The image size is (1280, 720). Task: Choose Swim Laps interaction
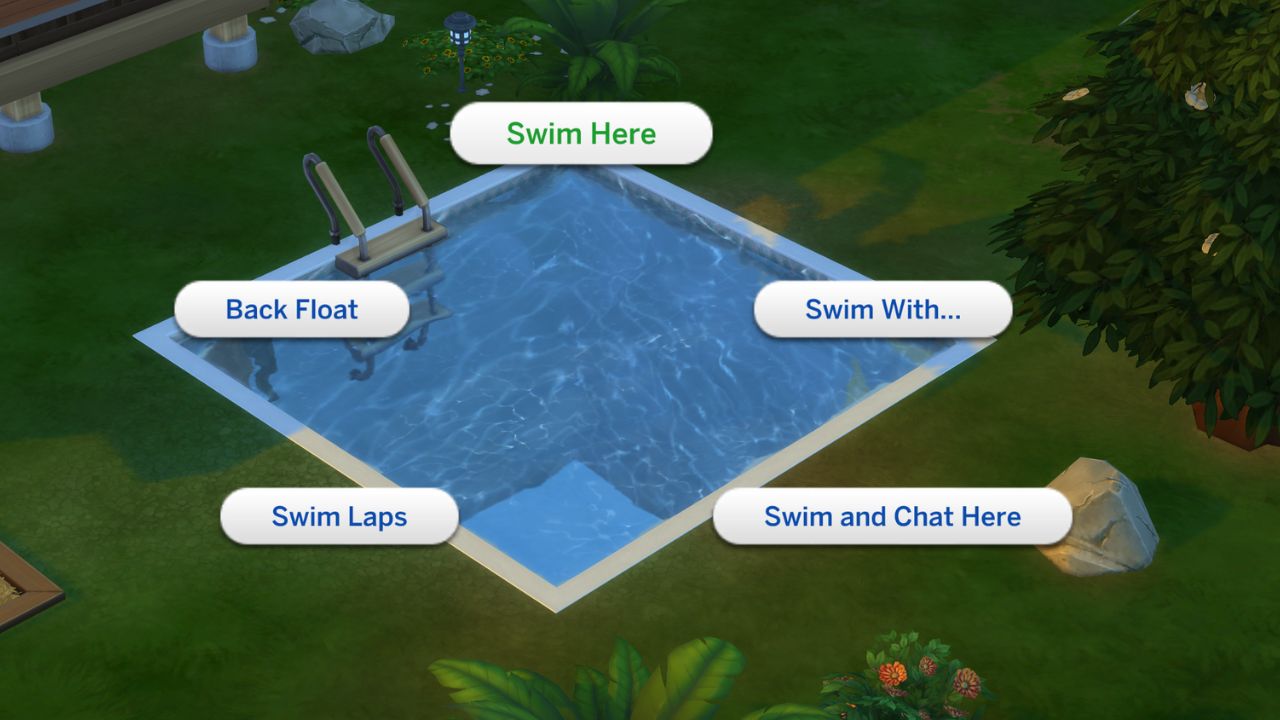tap(339, 516)
